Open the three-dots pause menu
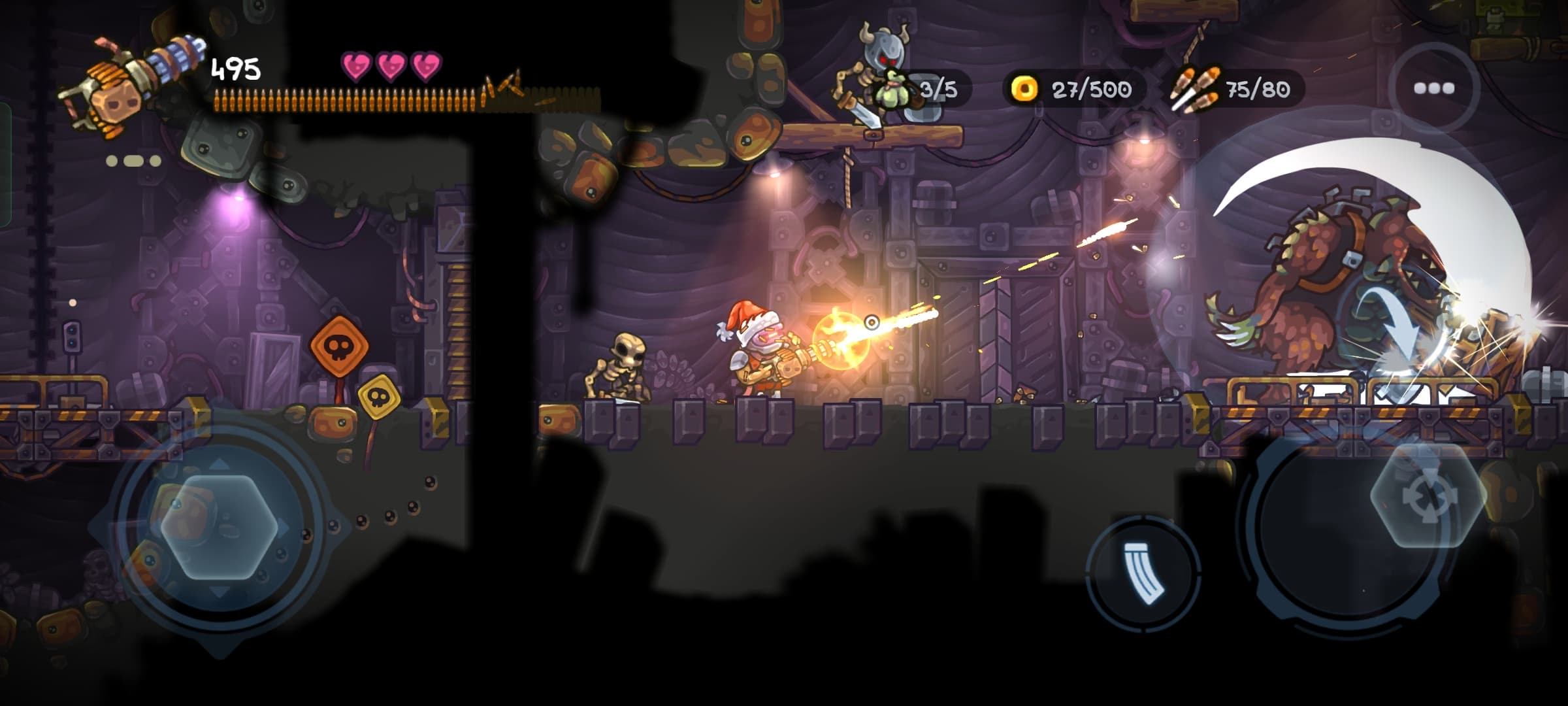The height and width of the screenshot is (706, 1568). pyautogui.click(x=1433, y=88)
